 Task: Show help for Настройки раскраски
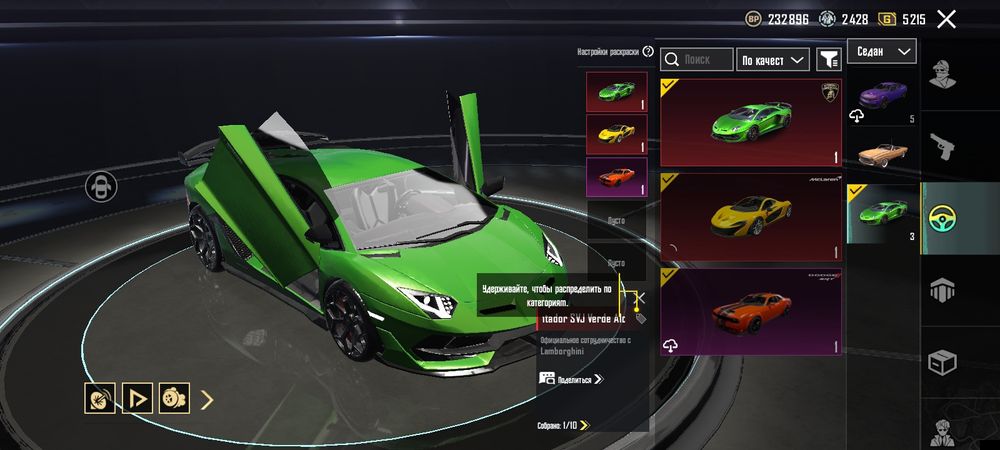pyautogui.click(x=648, y=51)
